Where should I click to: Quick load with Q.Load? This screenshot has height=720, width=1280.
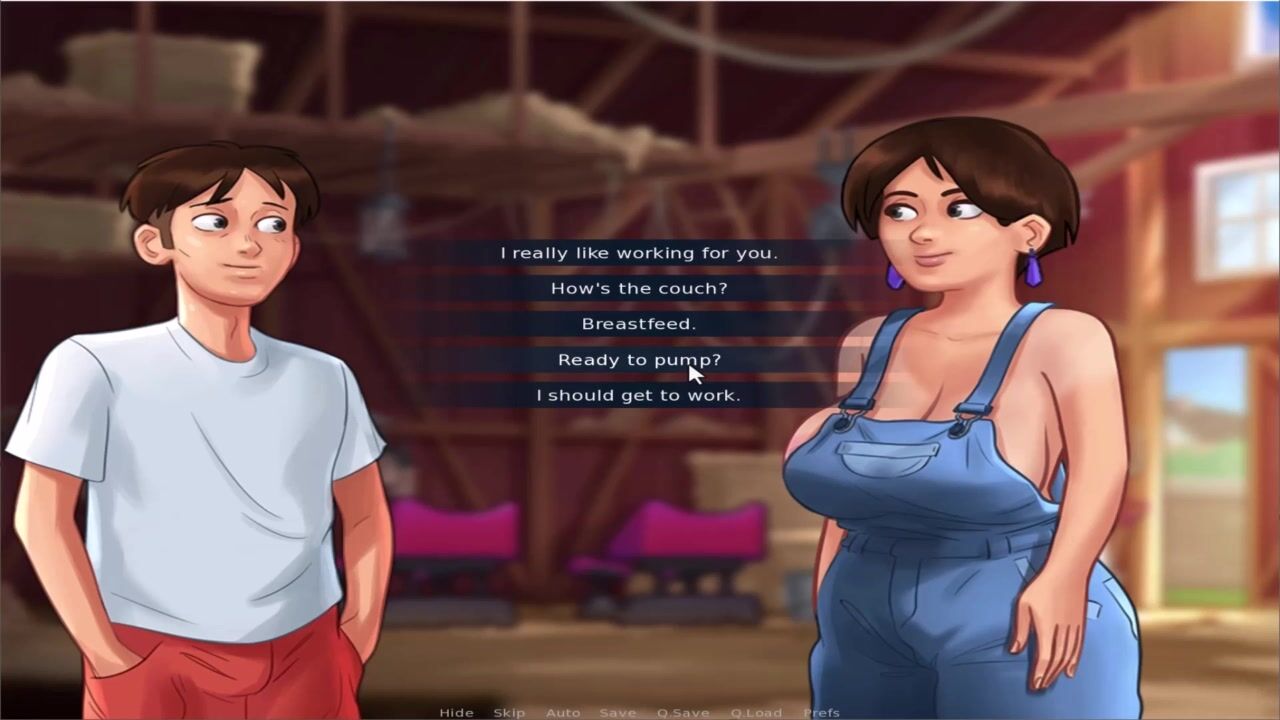756,713
